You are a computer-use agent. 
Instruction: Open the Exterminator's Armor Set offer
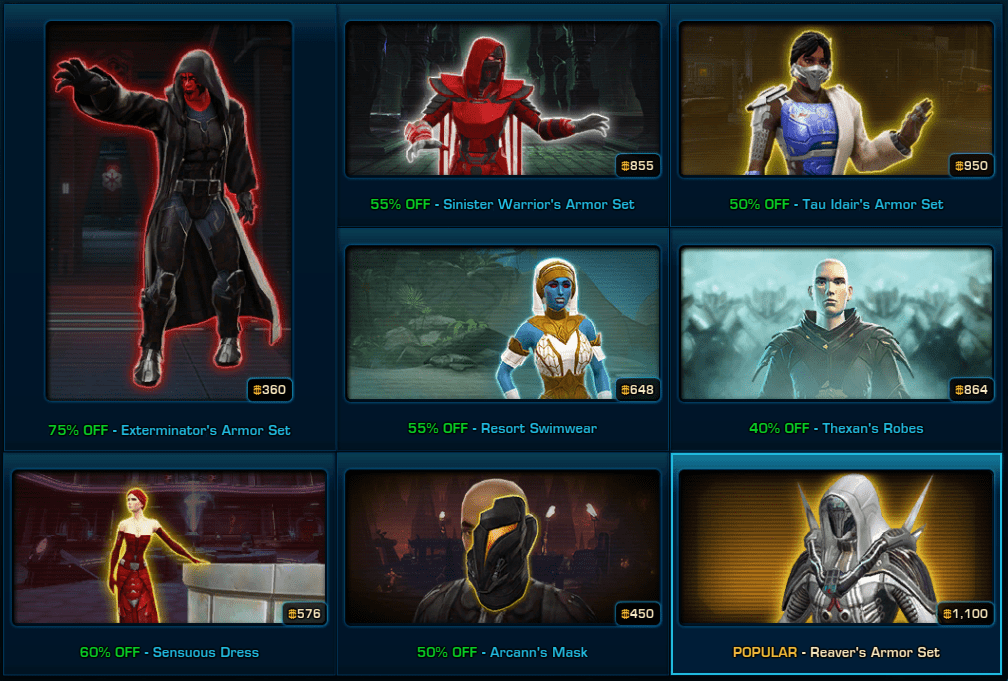168,210
